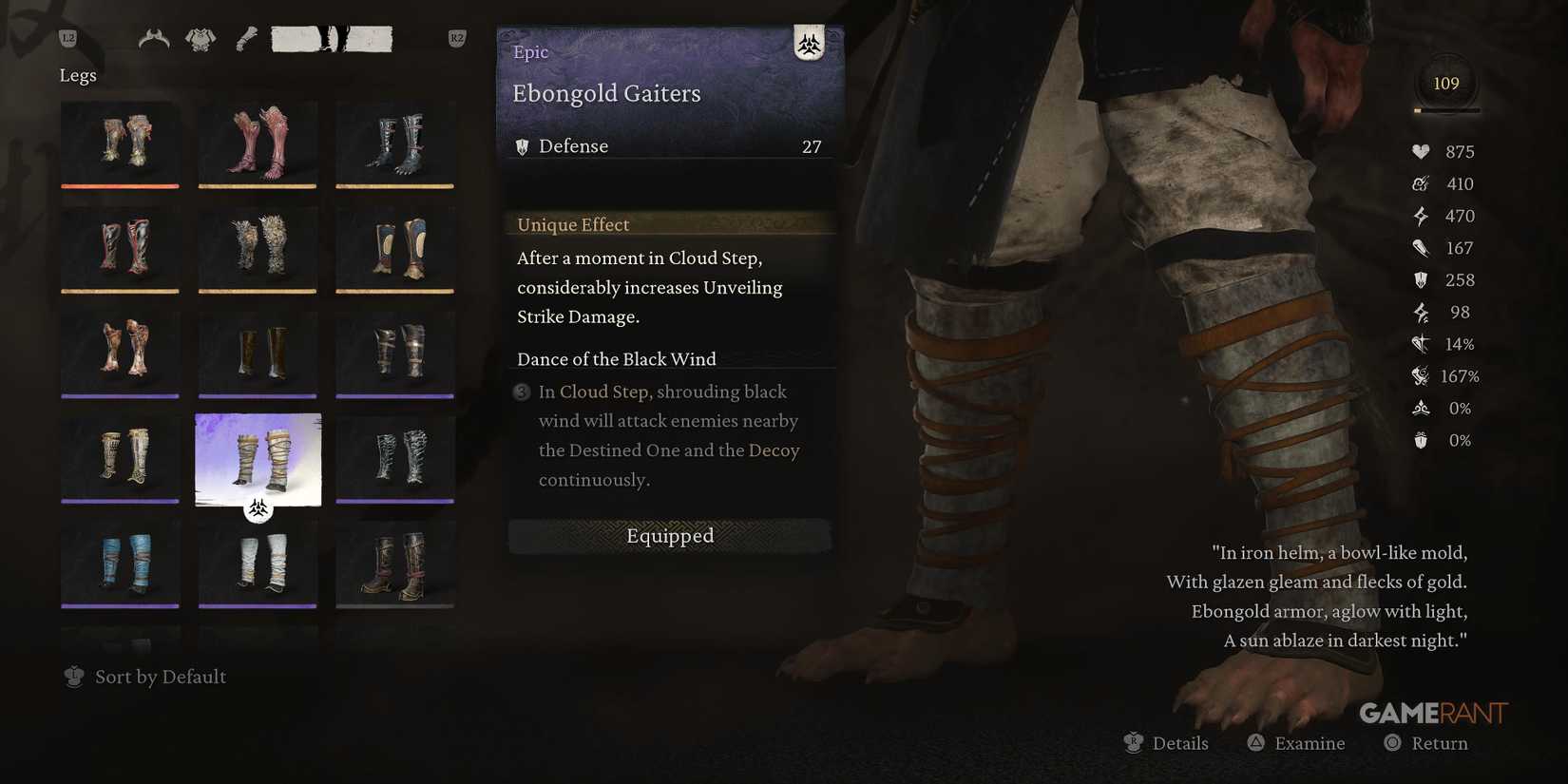This screenshot has height=784, width=1568.
Task: Select the helmet category icon
Action: 155,37
